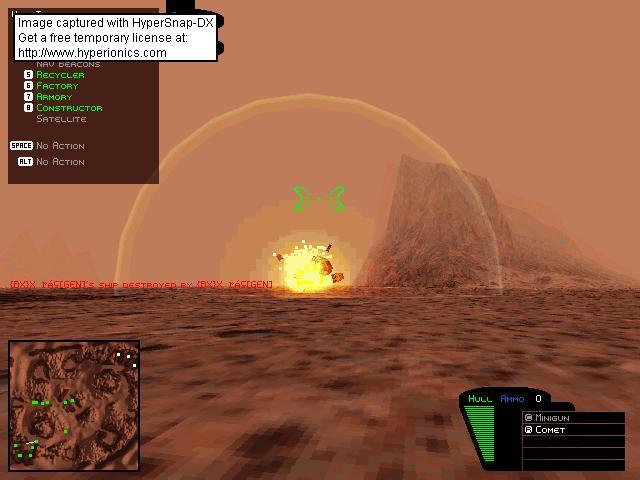Screen dimensions: 640x480
Task: Select the Minigun weapon slot
Action: tap(553, 417)
